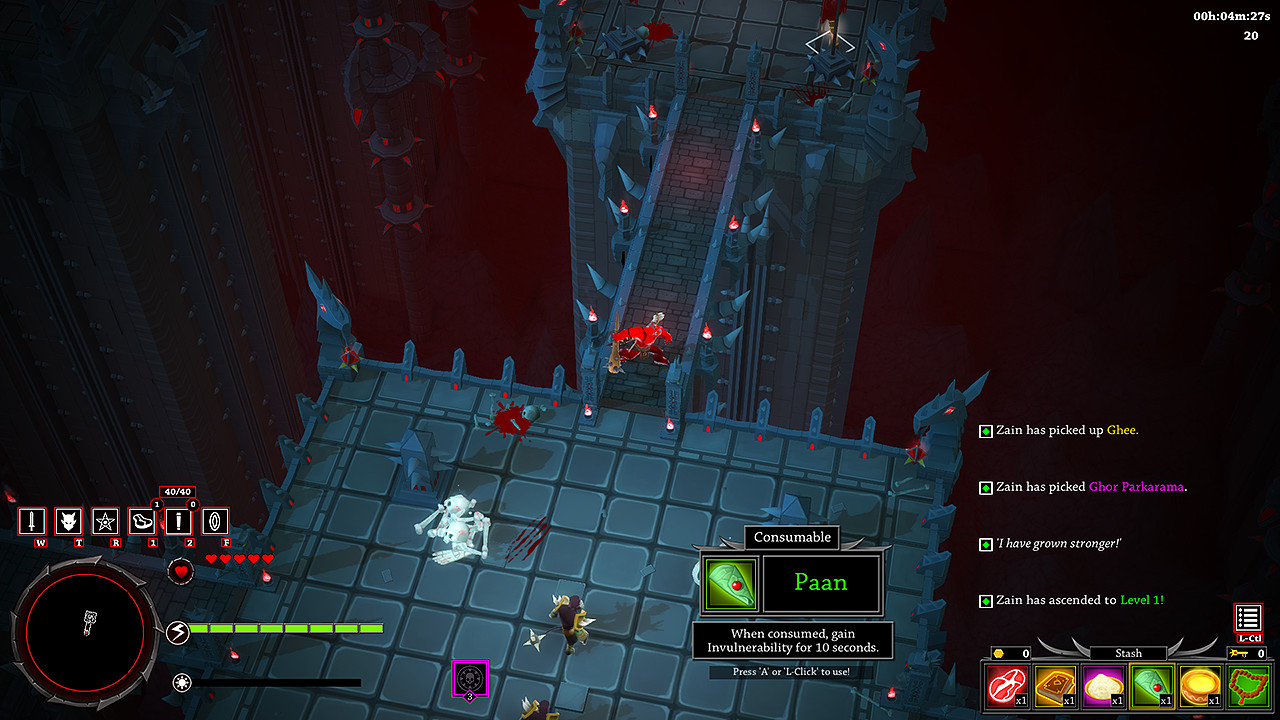Click the Stash label tab
Viewport: 1280px width, 720px height.
click(x=1128, y=653)
